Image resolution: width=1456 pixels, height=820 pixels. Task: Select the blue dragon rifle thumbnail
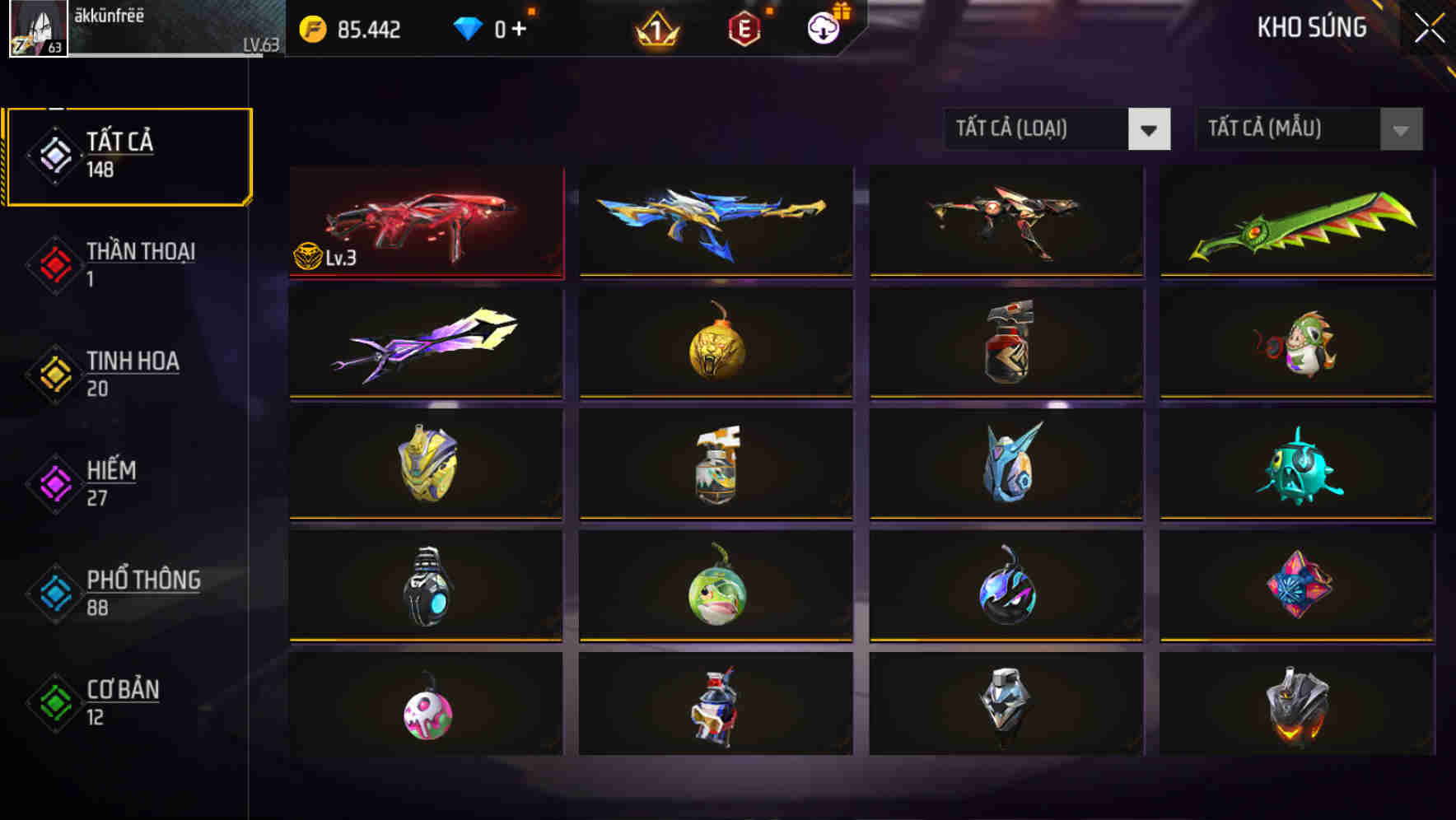[x=716, y=221]
